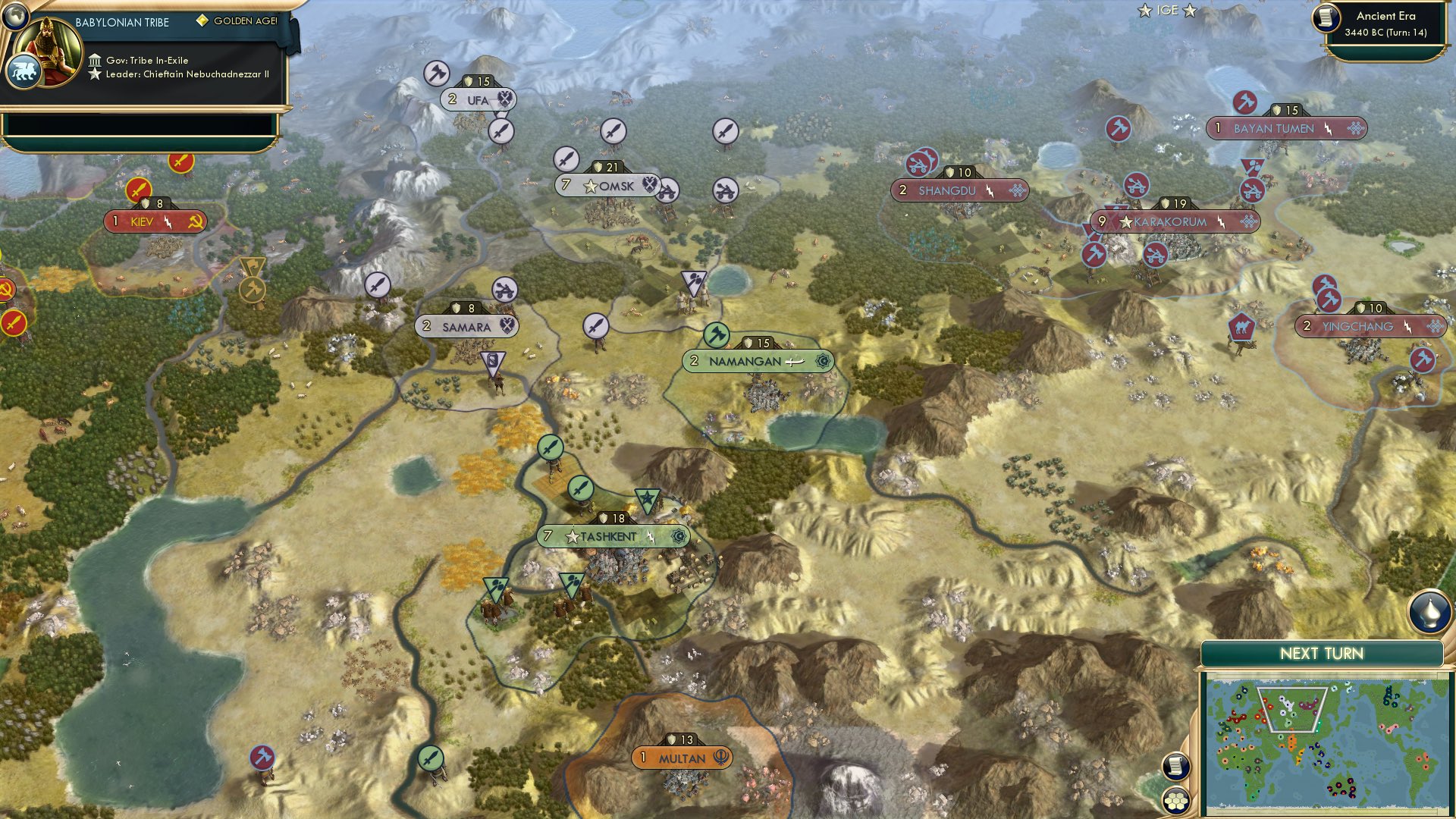Open the Yingchang city view
This screenshot has height=819, width=1456.
coord(1360,326)
